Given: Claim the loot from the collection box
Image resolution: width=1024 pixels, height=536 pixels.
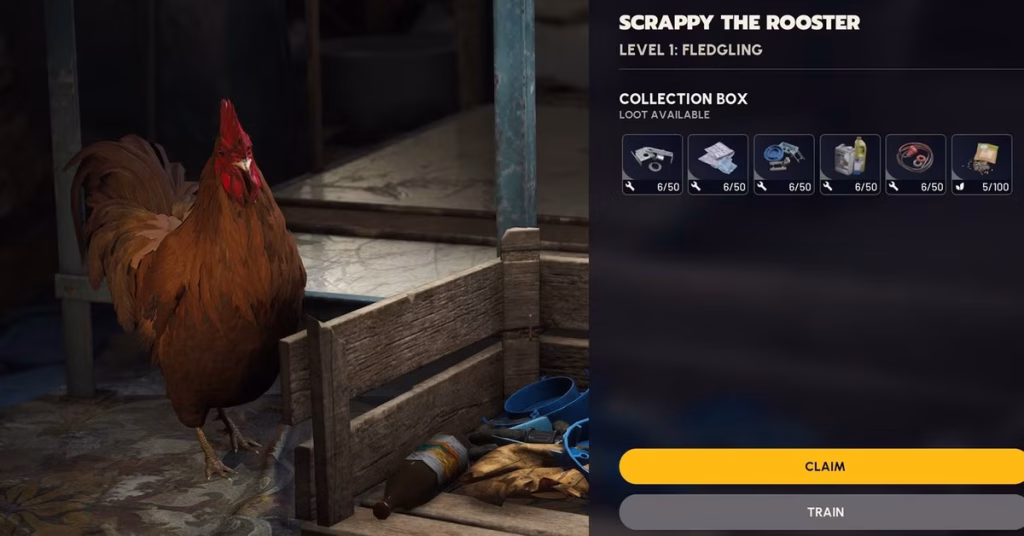Looking at the screenshot, I should [x=824, y=466].
